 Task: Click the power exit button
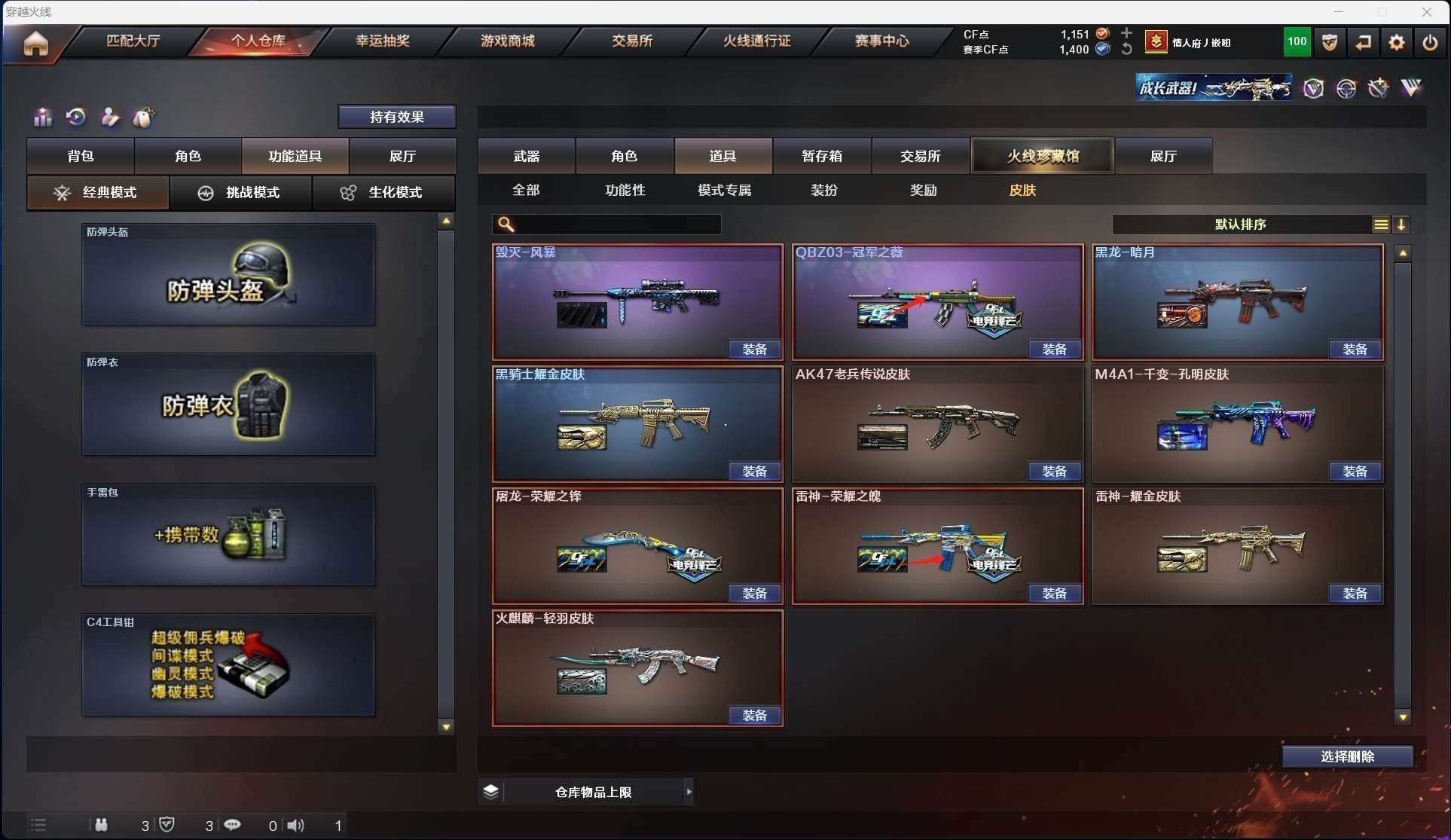[1429, 43]
